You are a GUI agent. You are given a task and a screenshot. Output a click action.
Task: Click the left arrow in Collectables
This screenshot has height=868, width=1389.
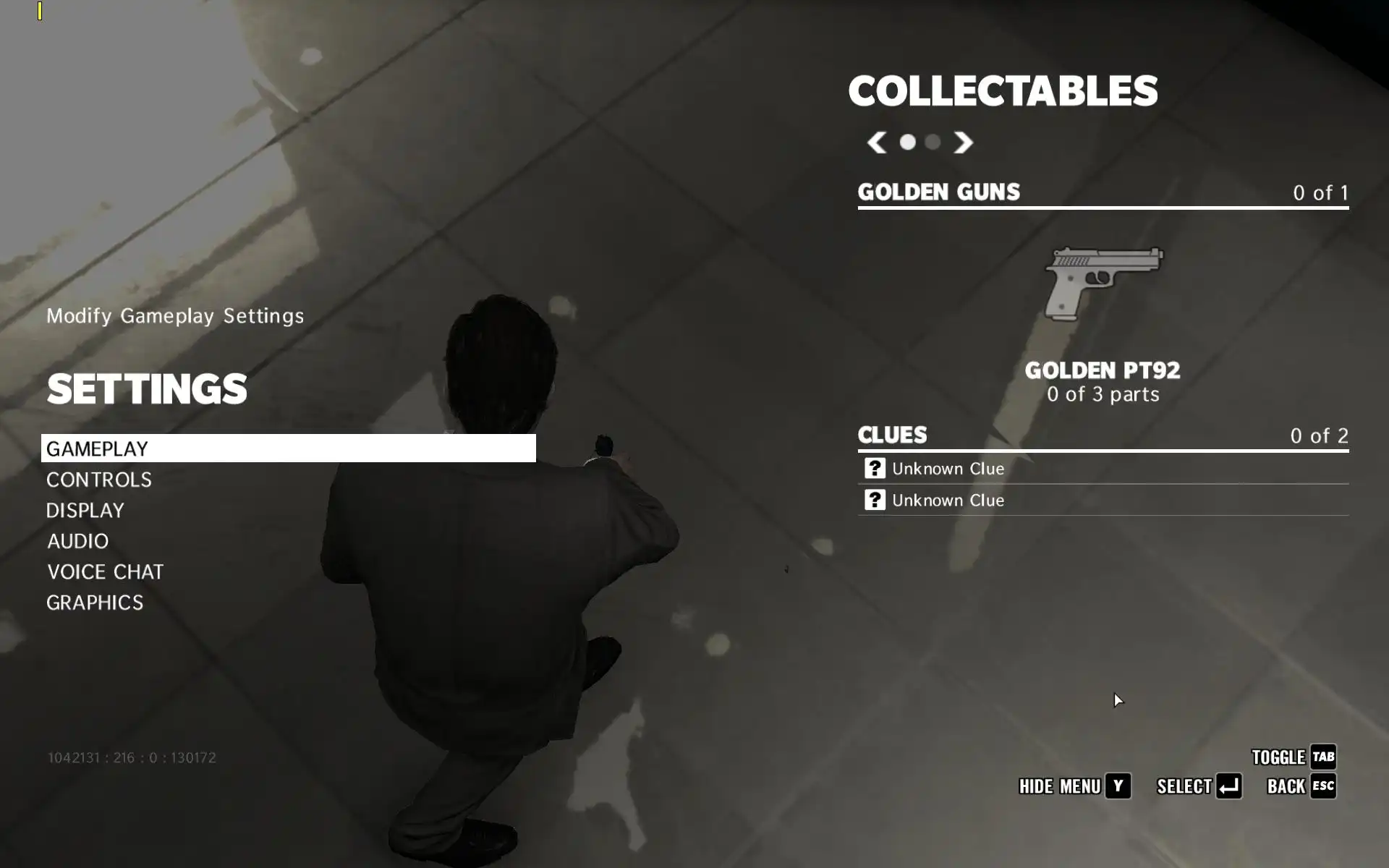tap(877, 142)
